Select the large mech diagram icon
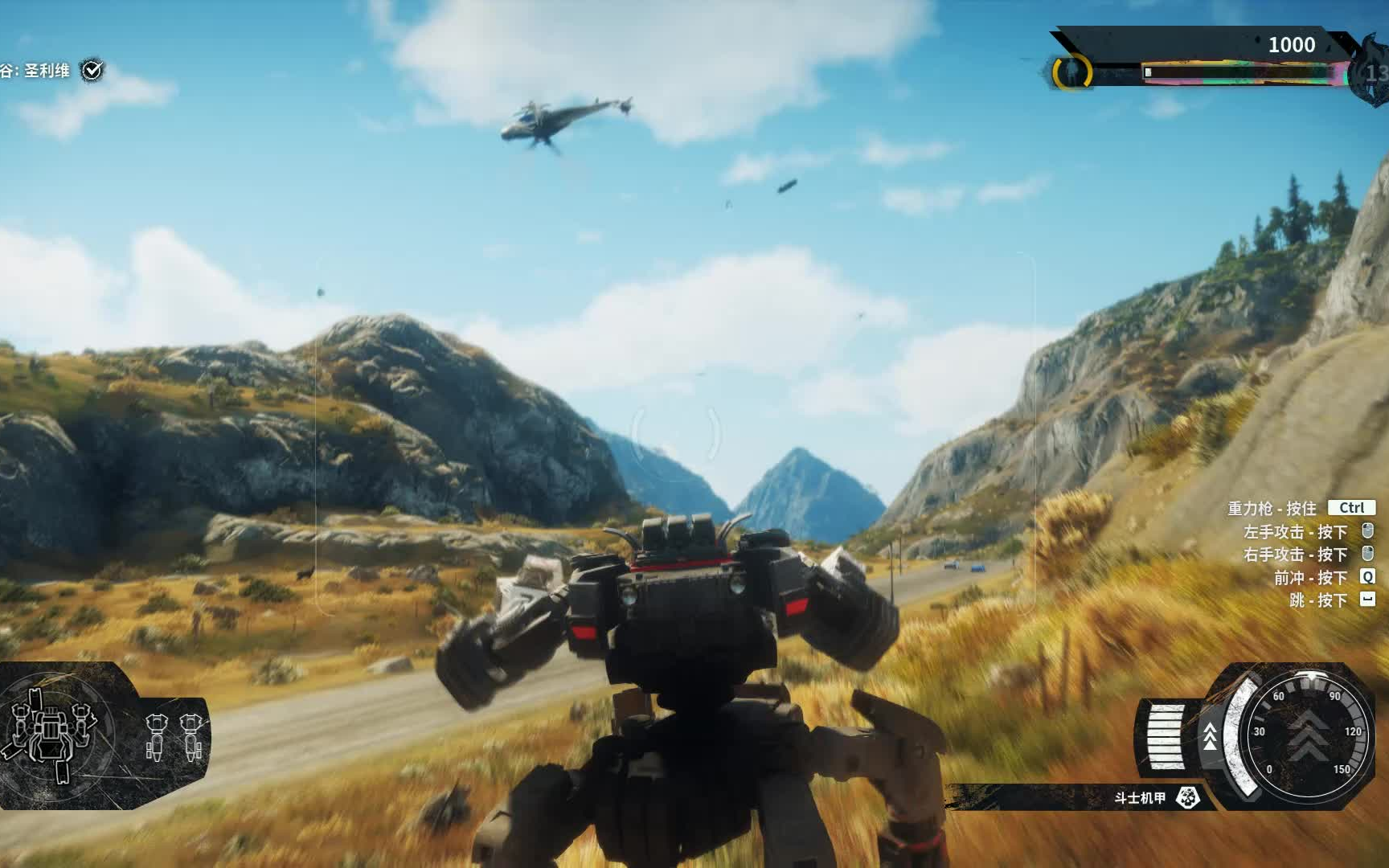The width and height of the screenshot is (1389, 868). click(50, 733)
